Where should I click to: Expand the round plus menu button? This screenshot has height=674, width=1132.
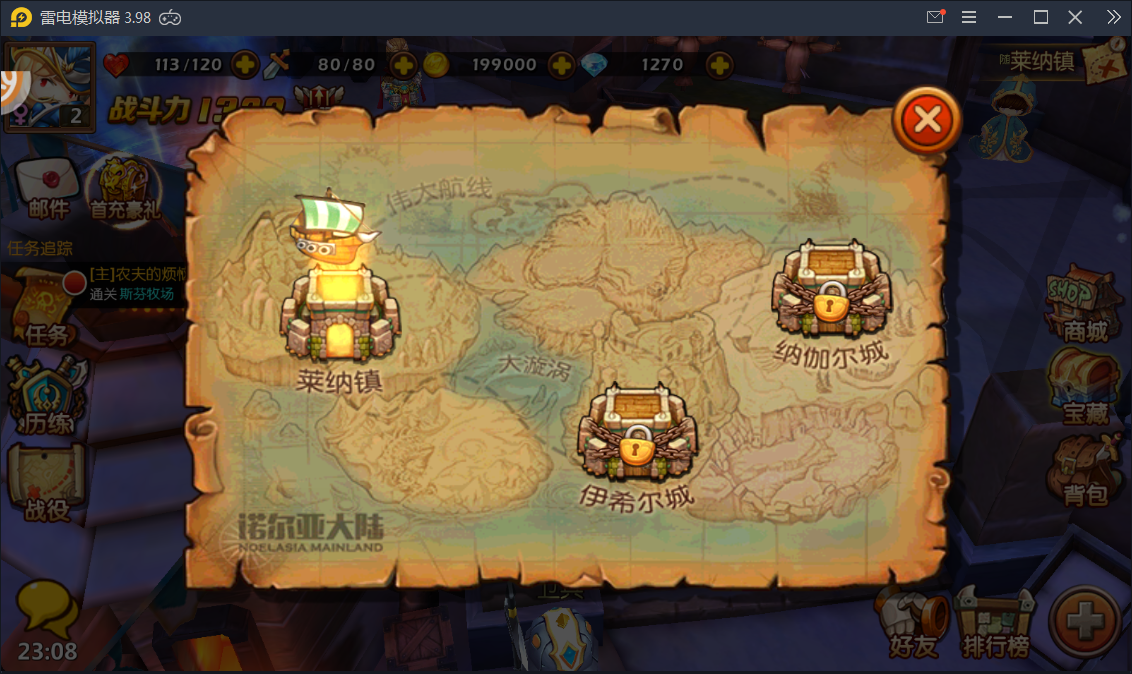(x=1084, y=622)
